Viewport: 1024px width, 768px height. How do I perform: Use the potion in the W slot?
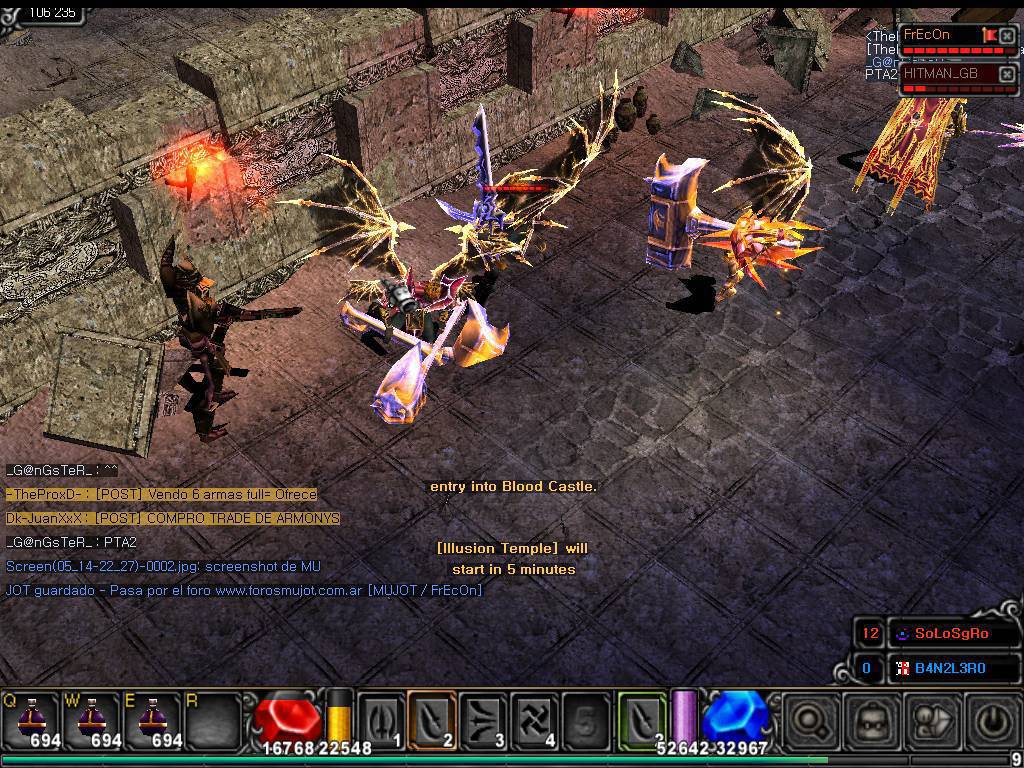[91, 719]
